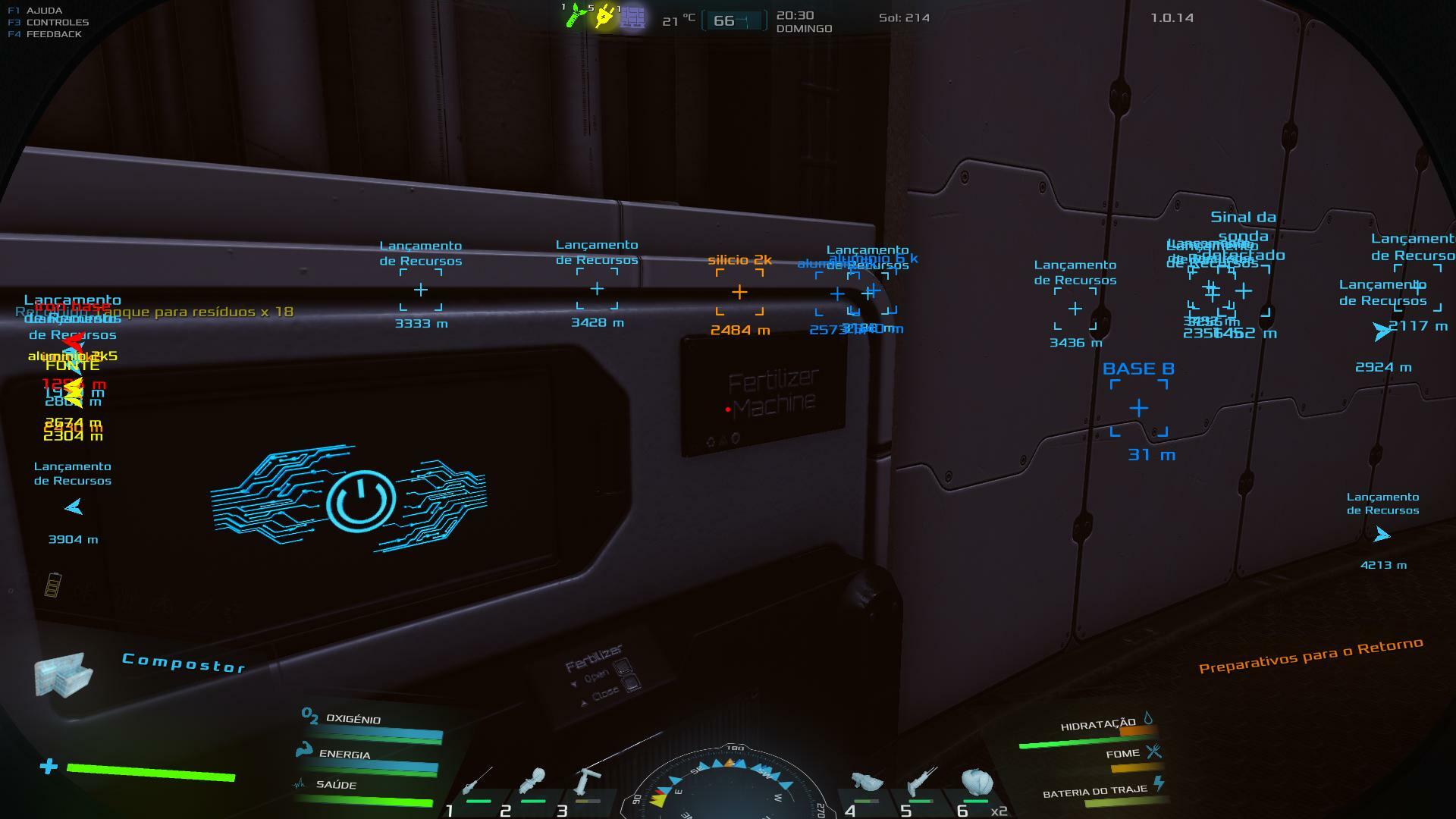Click the purple pallet storage icon
Viewport: 1456px width, 819px height.
(x=632, y=17)
